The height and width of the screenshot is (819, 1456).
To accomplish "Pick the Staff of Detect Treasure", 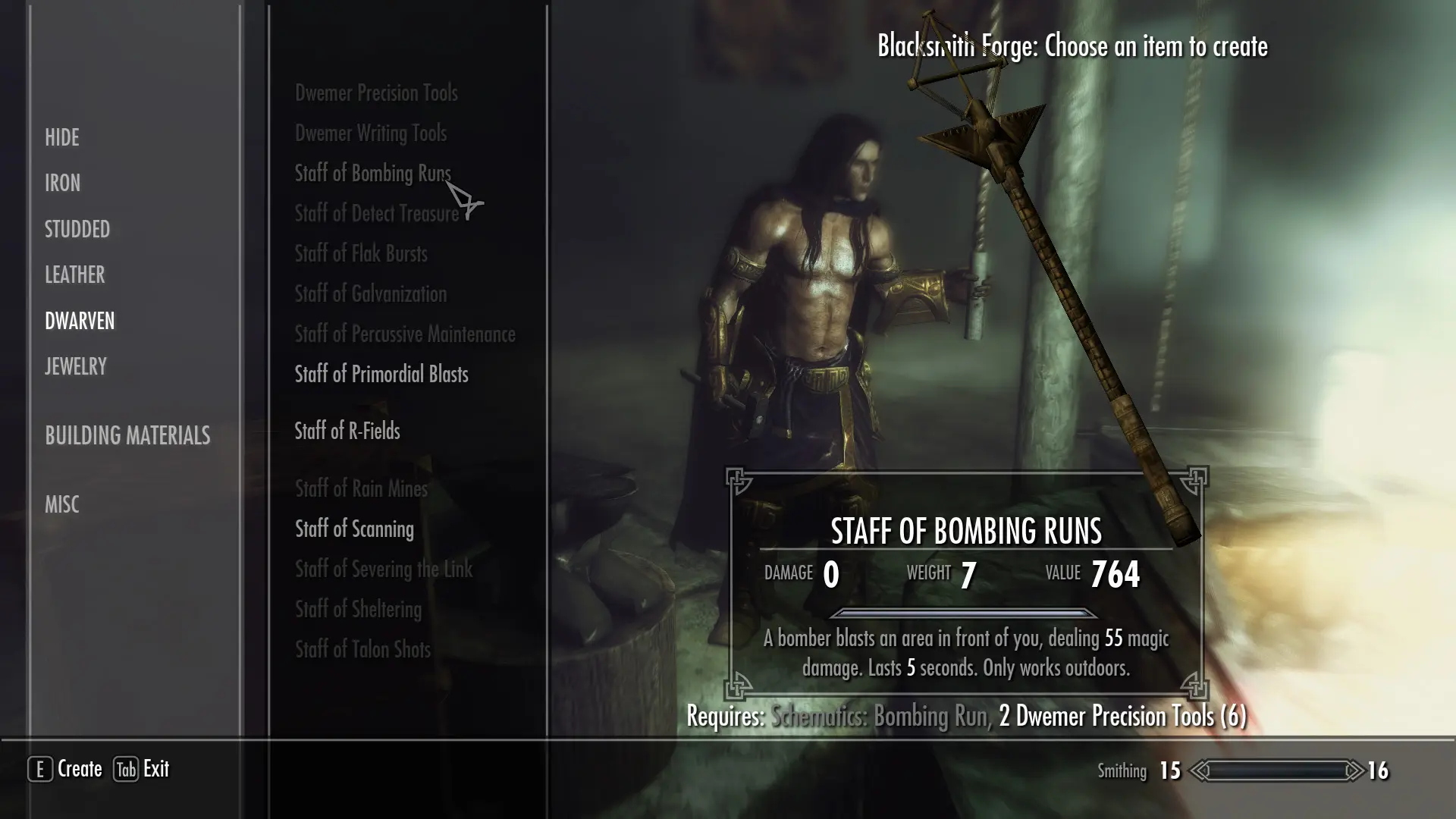I will click(376, 214).
